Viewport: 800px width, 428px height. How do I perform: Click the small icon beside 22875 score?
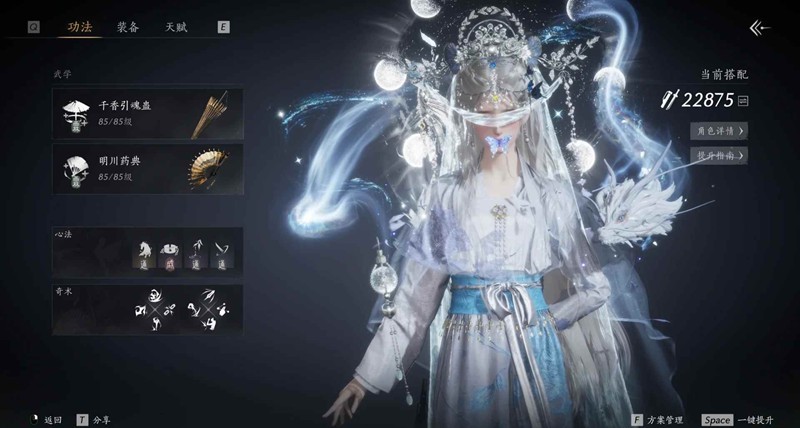[743, 100]
